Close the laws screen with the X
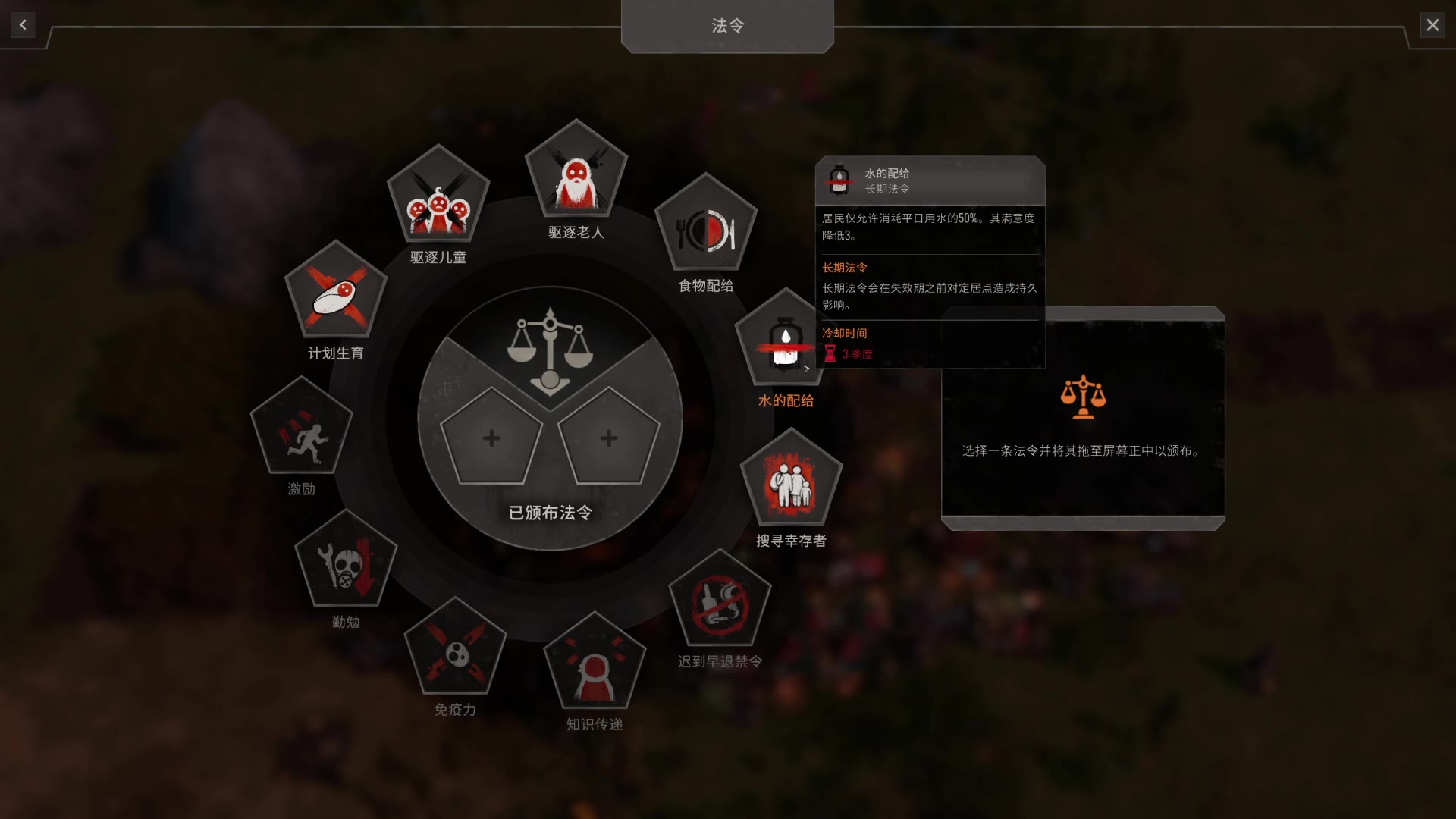 pos(1432,25)
